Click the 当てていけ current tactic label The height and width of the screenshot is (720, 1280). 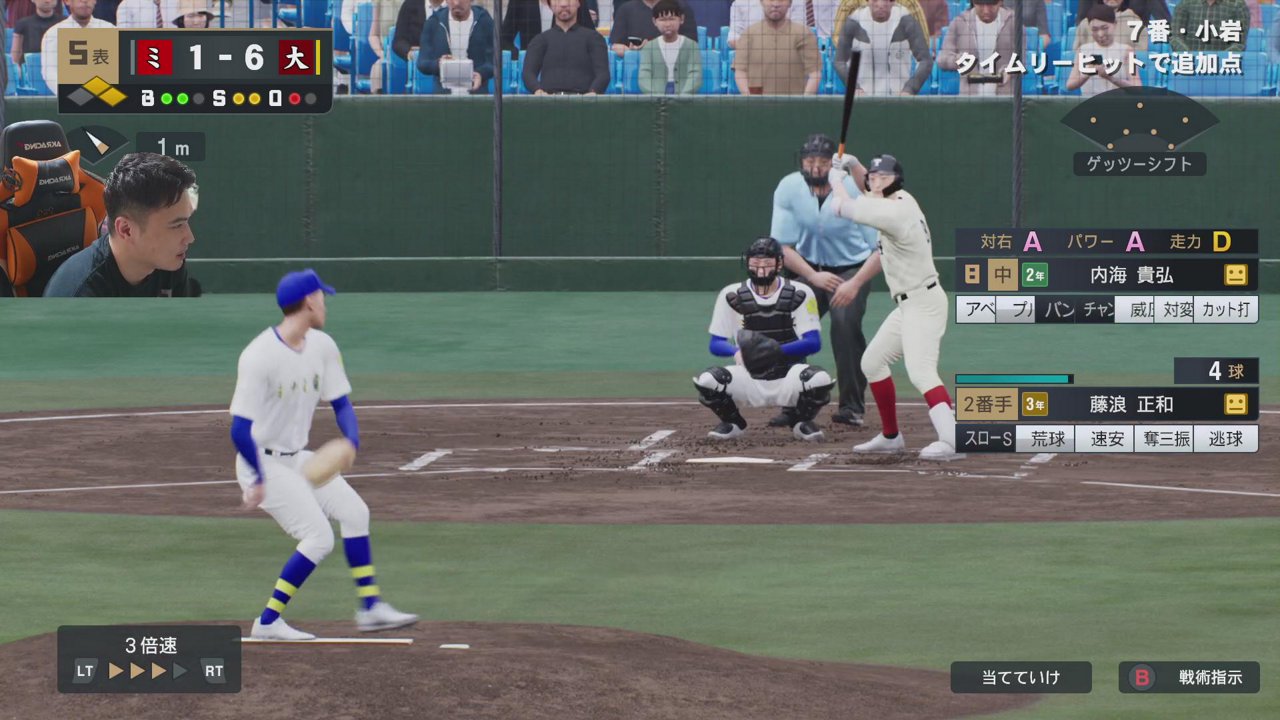(1020, 677)
